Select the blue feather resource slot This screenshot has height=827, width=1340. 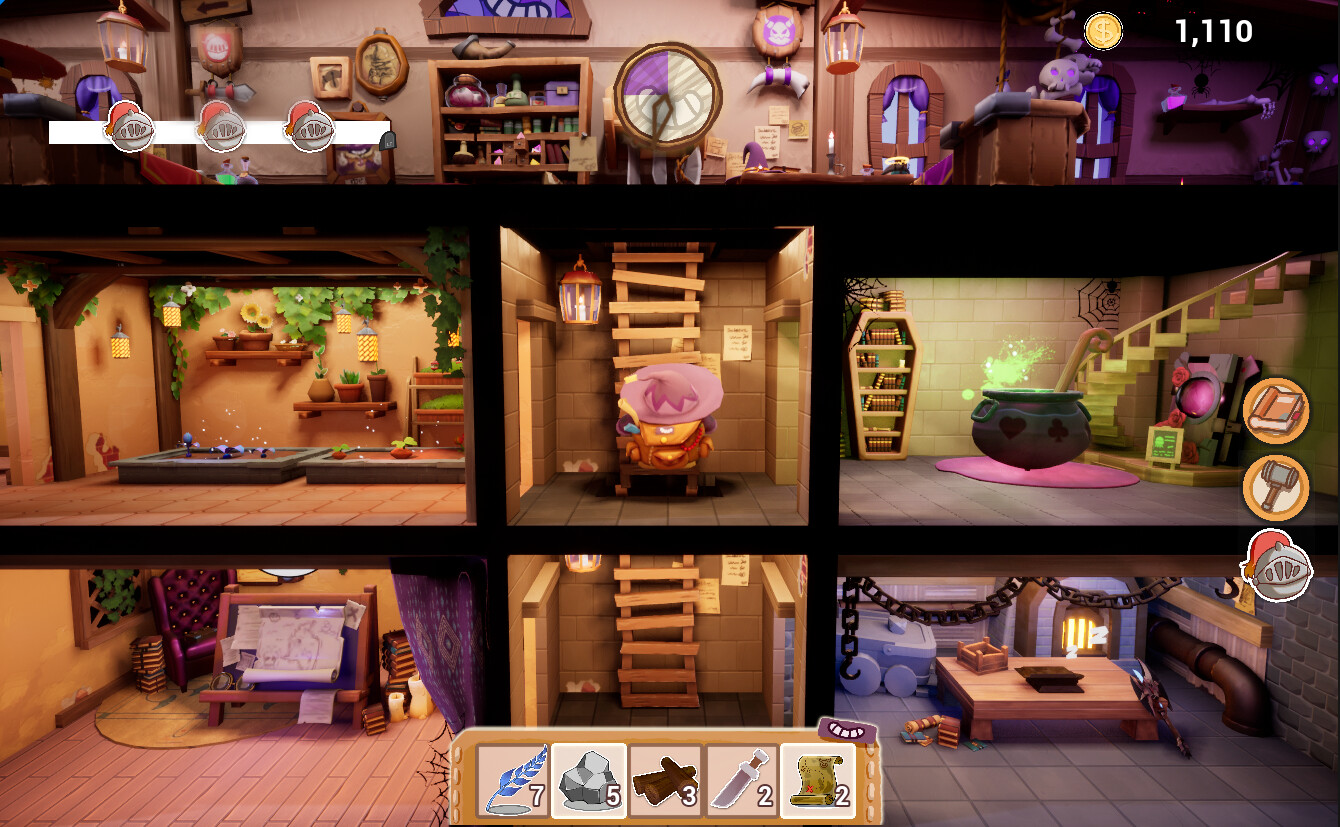coord(513,786)
